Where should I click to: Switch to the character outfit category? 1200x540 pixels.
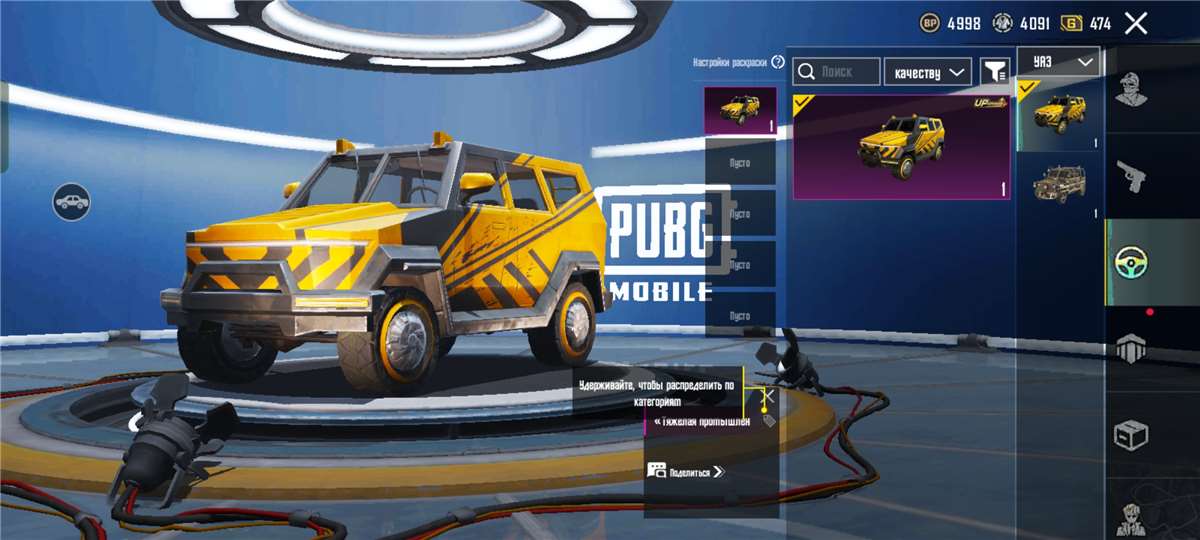(1131, 88)
